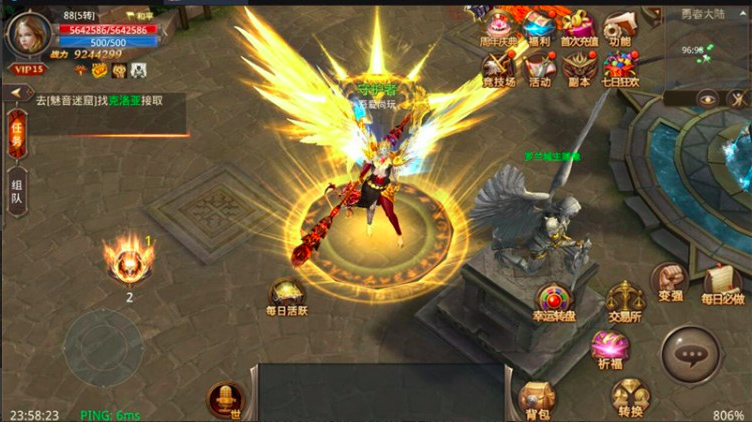Image resolution: width=752 pixels, height=422 pixels.
Task: Toggle the eye visibility button
Action: [708, 98]
